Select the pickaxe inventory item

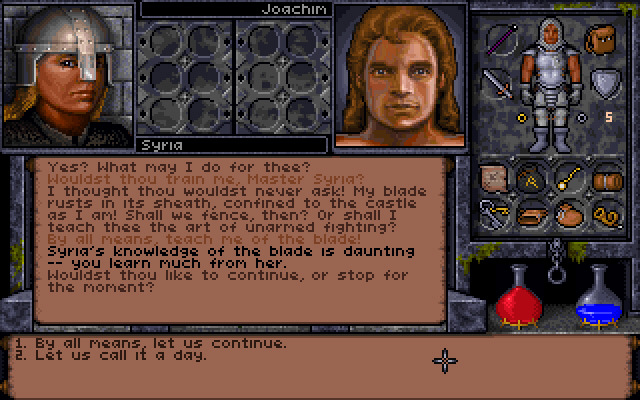coord(534,179)
